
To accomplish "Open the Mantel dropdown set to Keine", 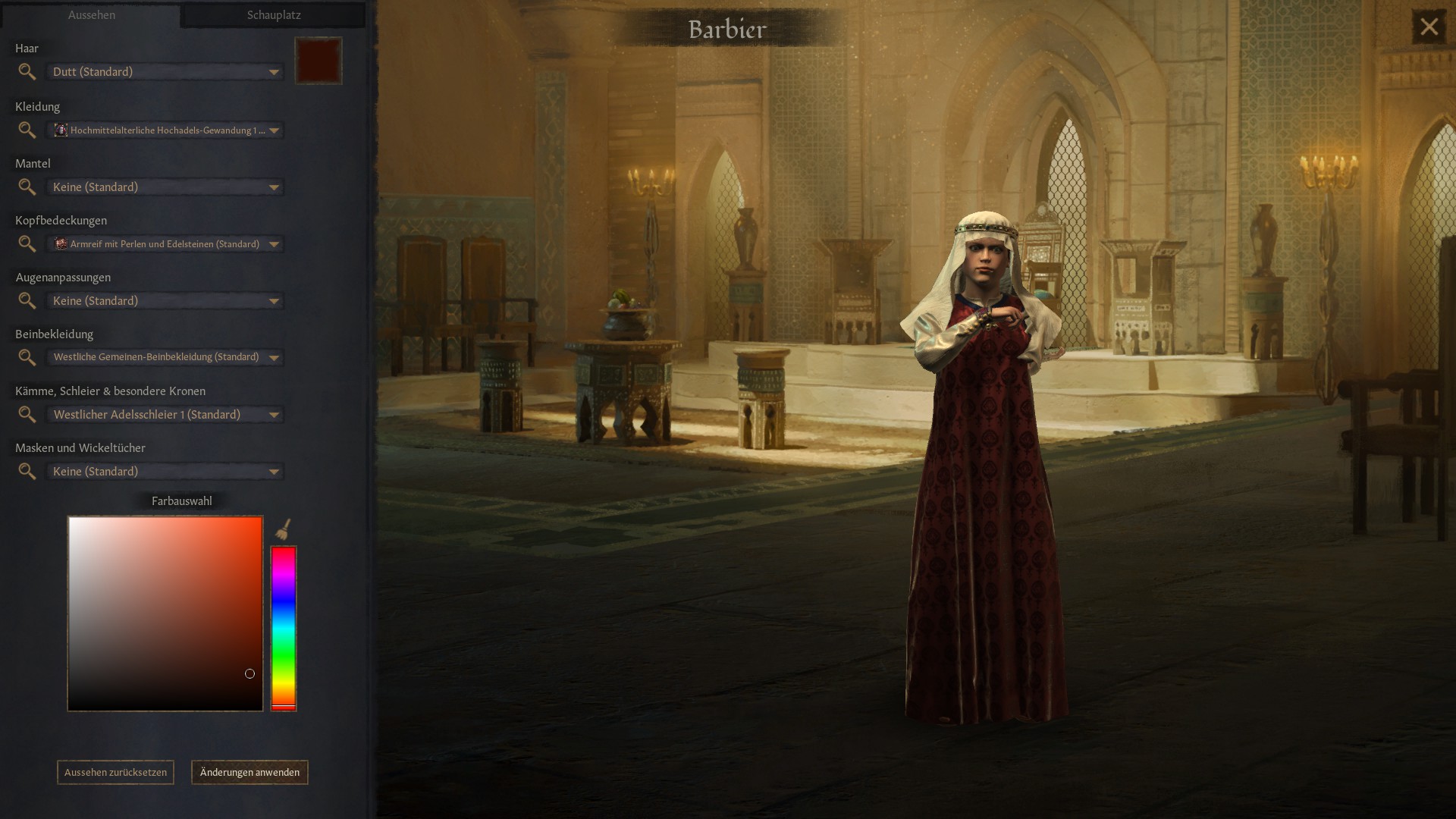I will pyautogui.click(x=165, y=187).
